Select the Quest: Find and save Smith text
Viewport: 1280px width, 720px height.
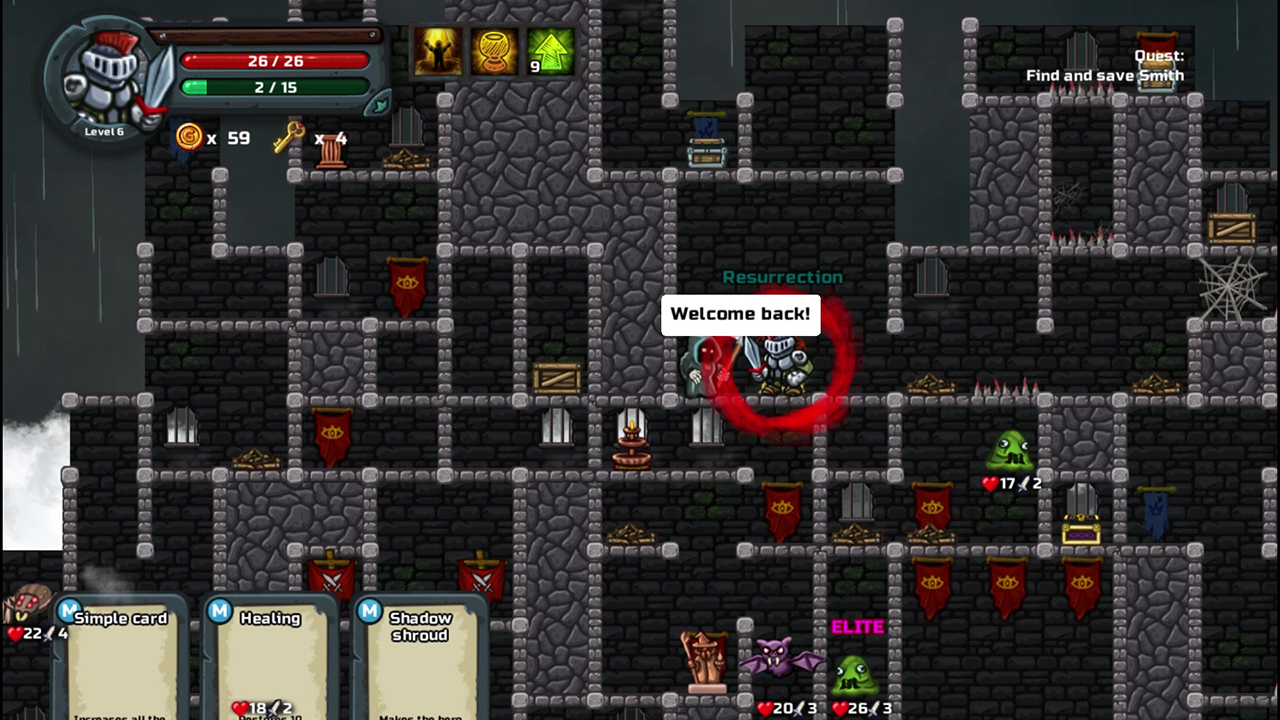(1106, 66)
